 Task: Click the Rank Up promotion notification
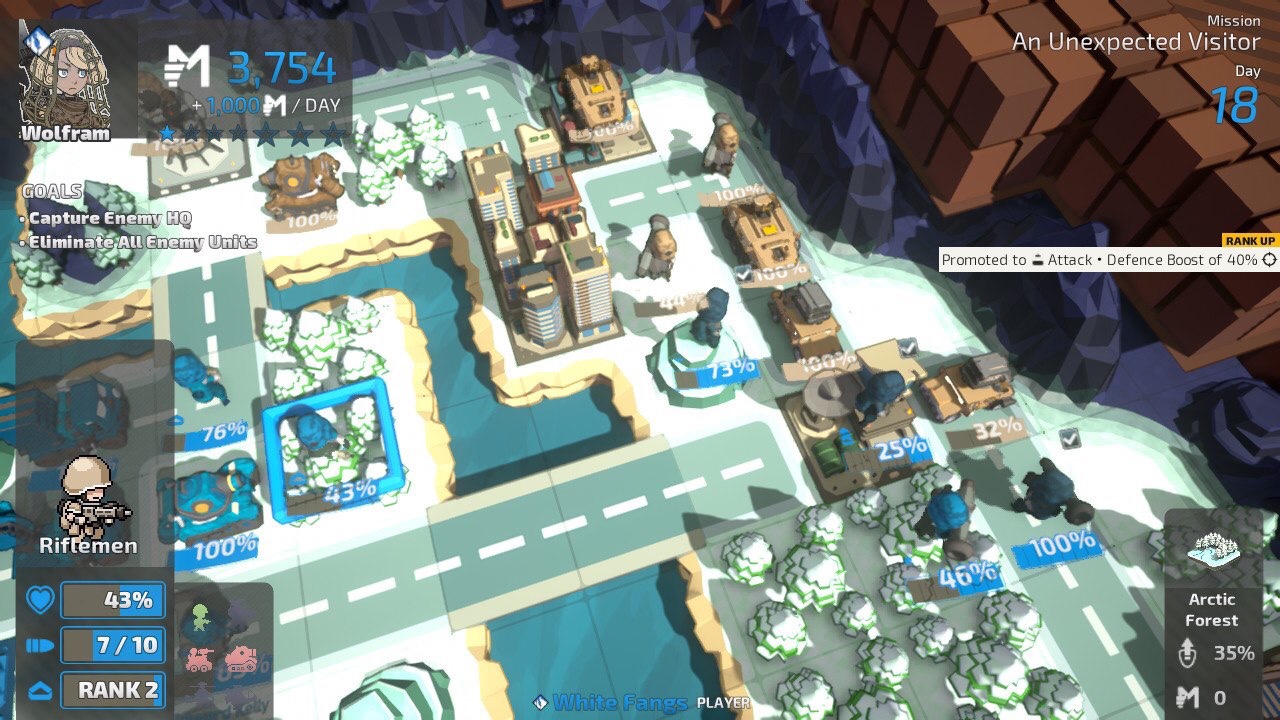click(x=1110, y=259)
